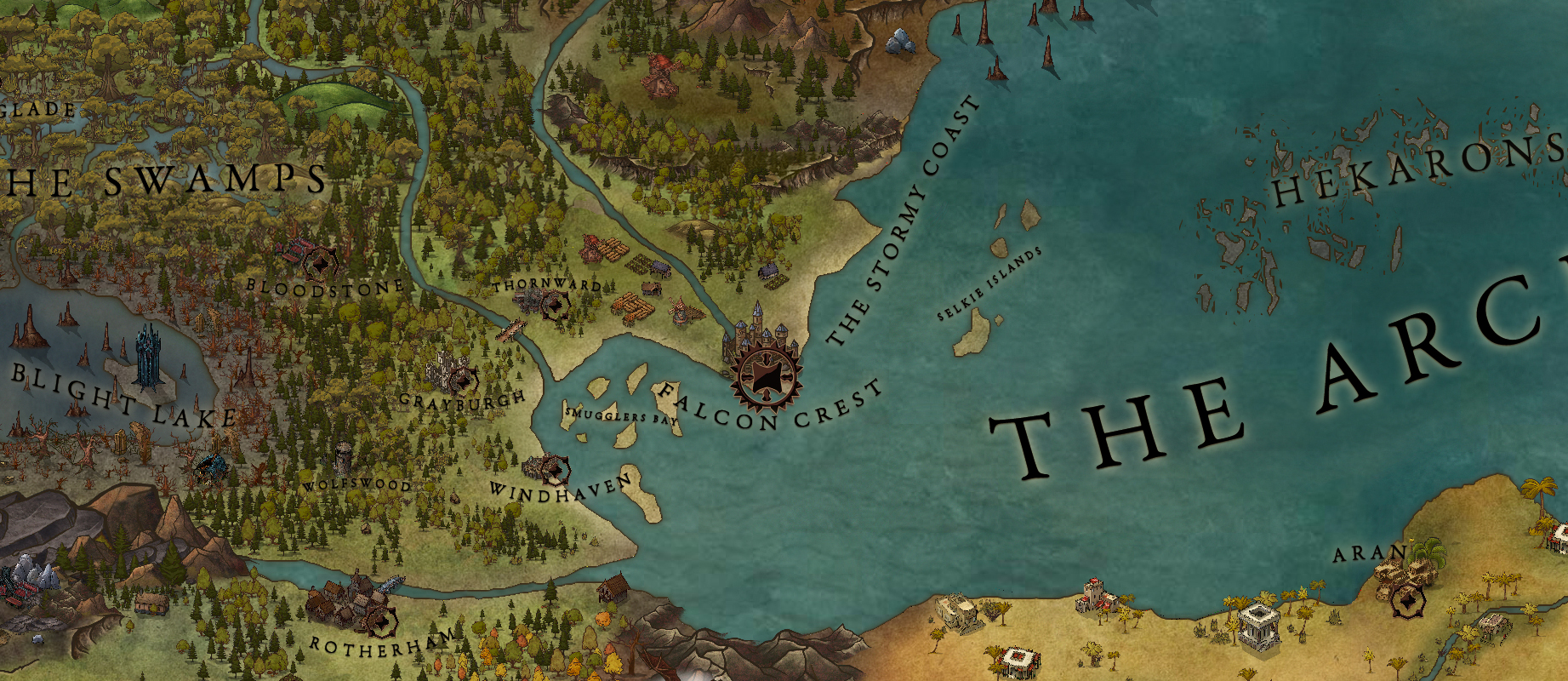Click the Bloodstone settlement emblem marker
Screen dimensions: 1568x681
coord(321,265)
